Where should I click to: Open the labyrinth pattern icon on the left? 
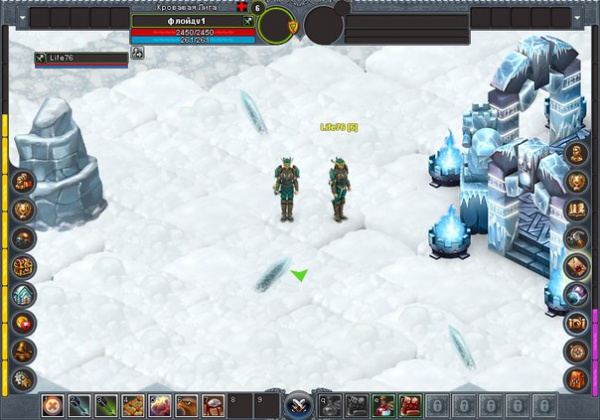23,266
